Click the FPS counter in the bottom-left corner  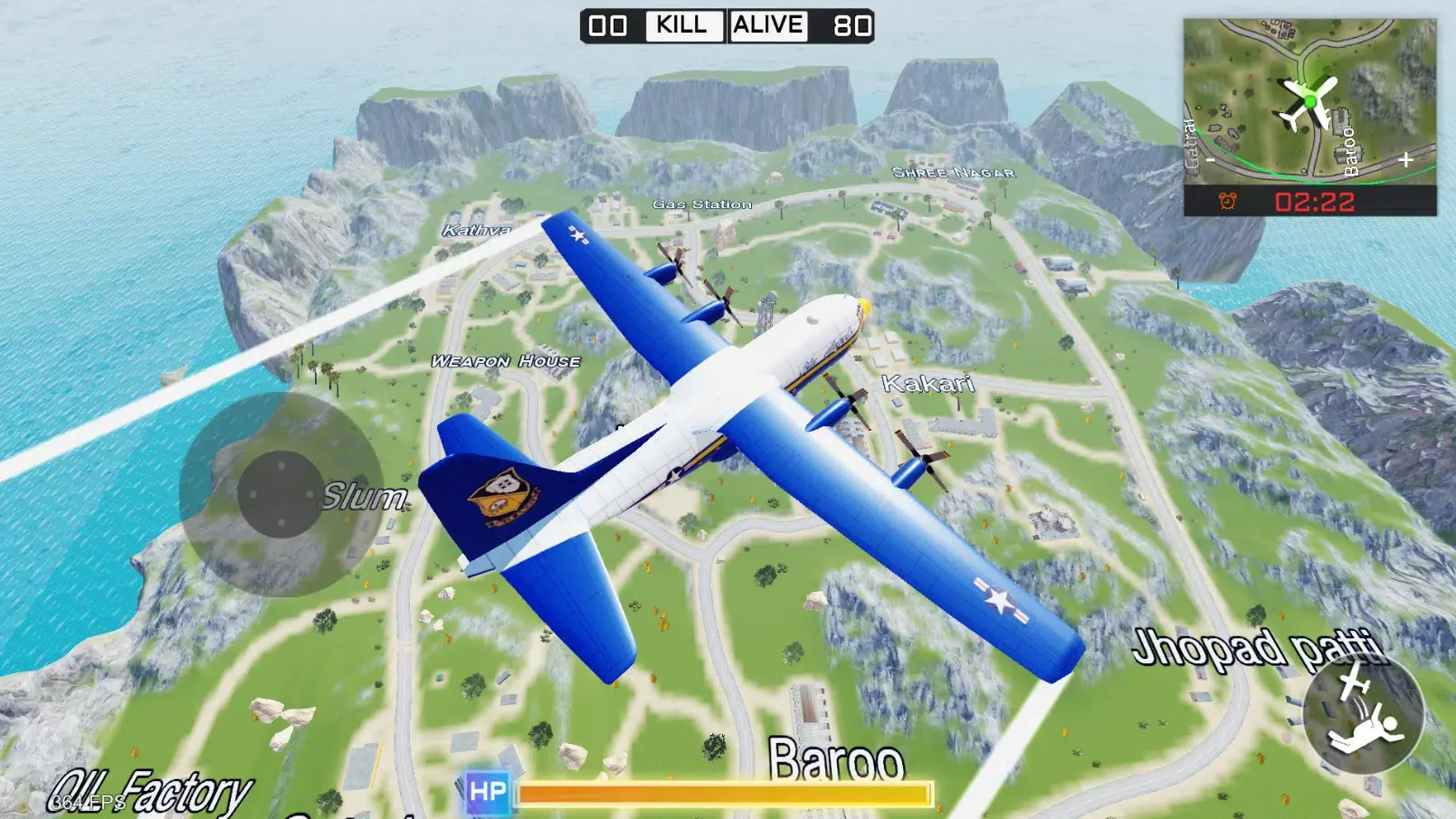point(85,800)
